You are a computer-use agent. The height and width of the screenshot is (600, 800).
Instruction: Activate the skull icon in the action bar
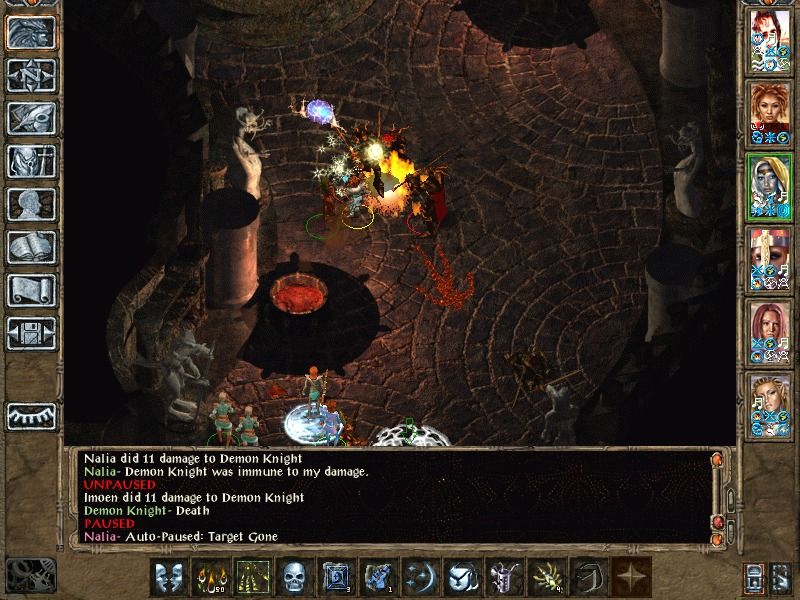tap(294, 577)
